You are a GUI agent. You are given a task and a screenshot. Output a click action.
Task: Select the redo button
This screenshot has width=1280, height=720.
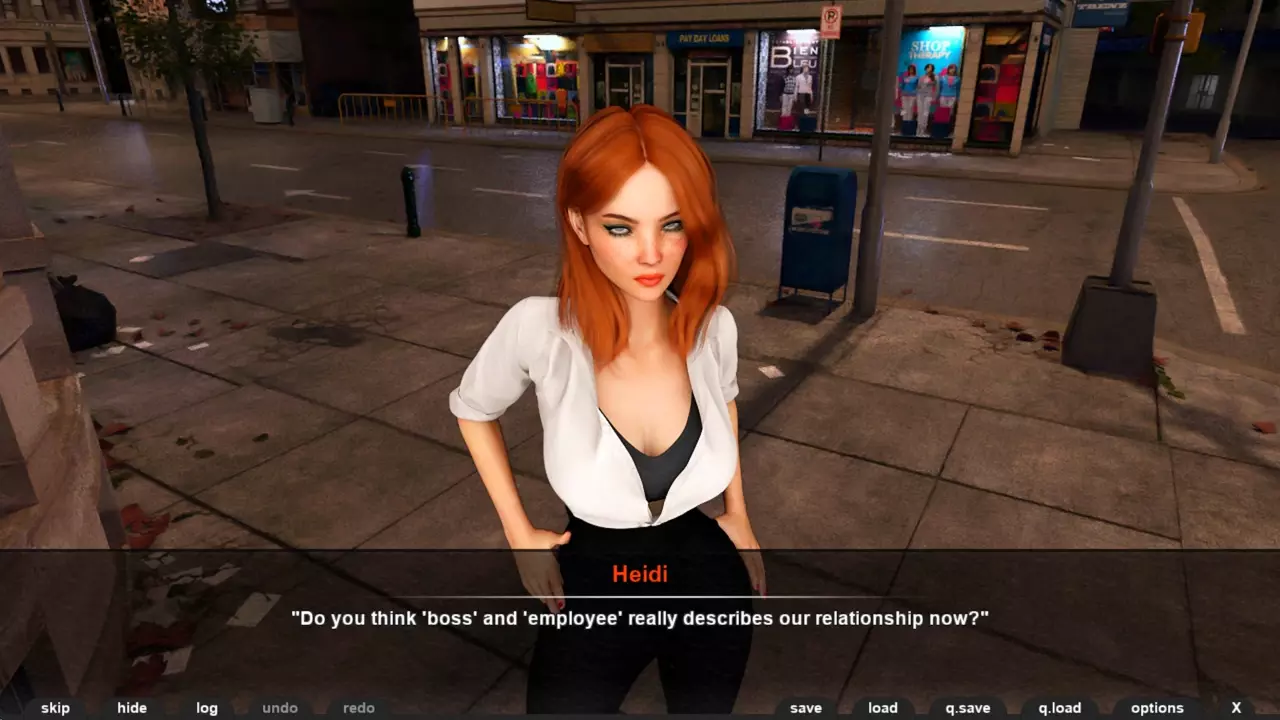(359, 708)
